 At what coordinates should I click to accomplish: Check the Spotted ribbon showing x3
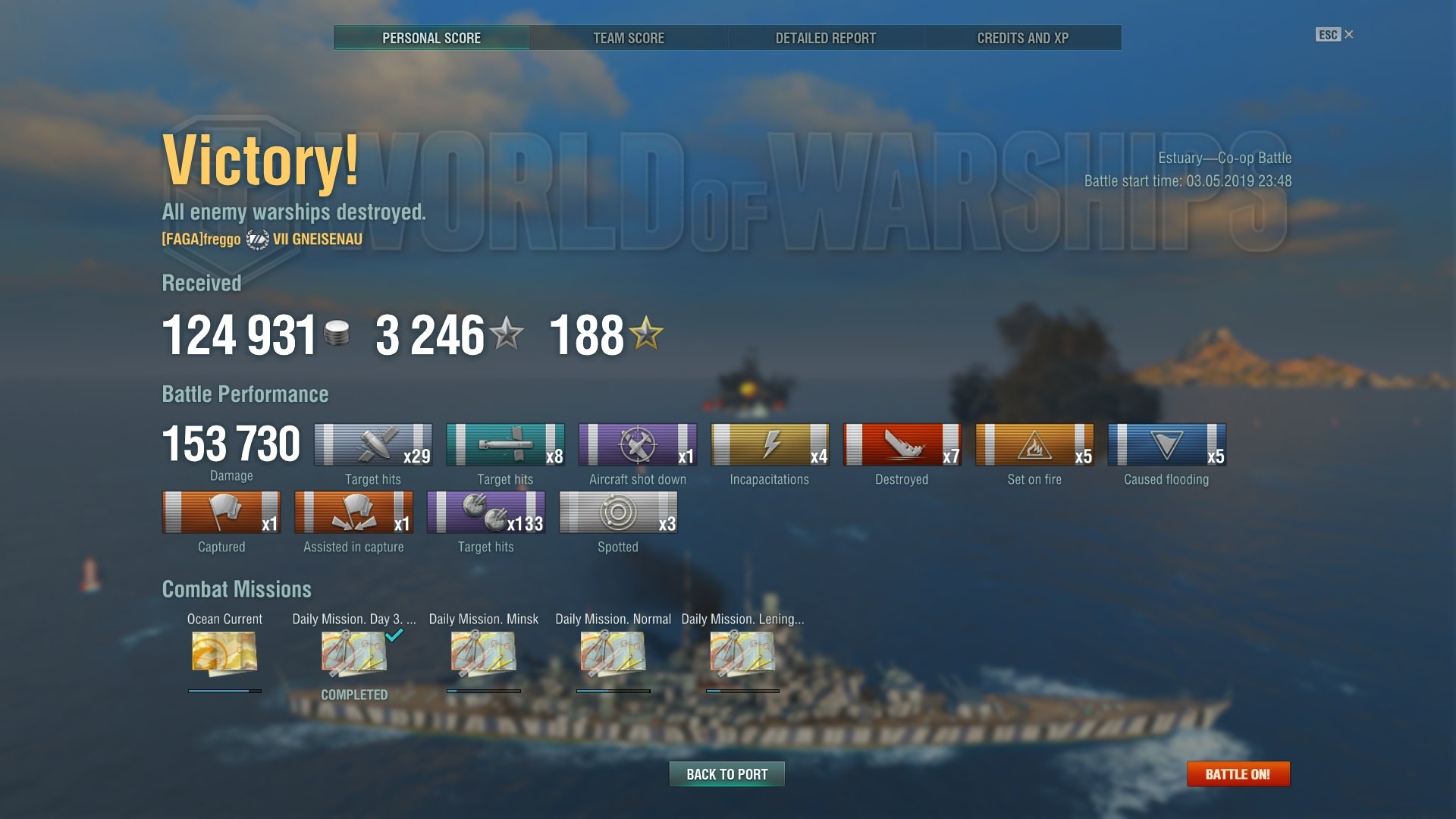click(x=618, y=513)
